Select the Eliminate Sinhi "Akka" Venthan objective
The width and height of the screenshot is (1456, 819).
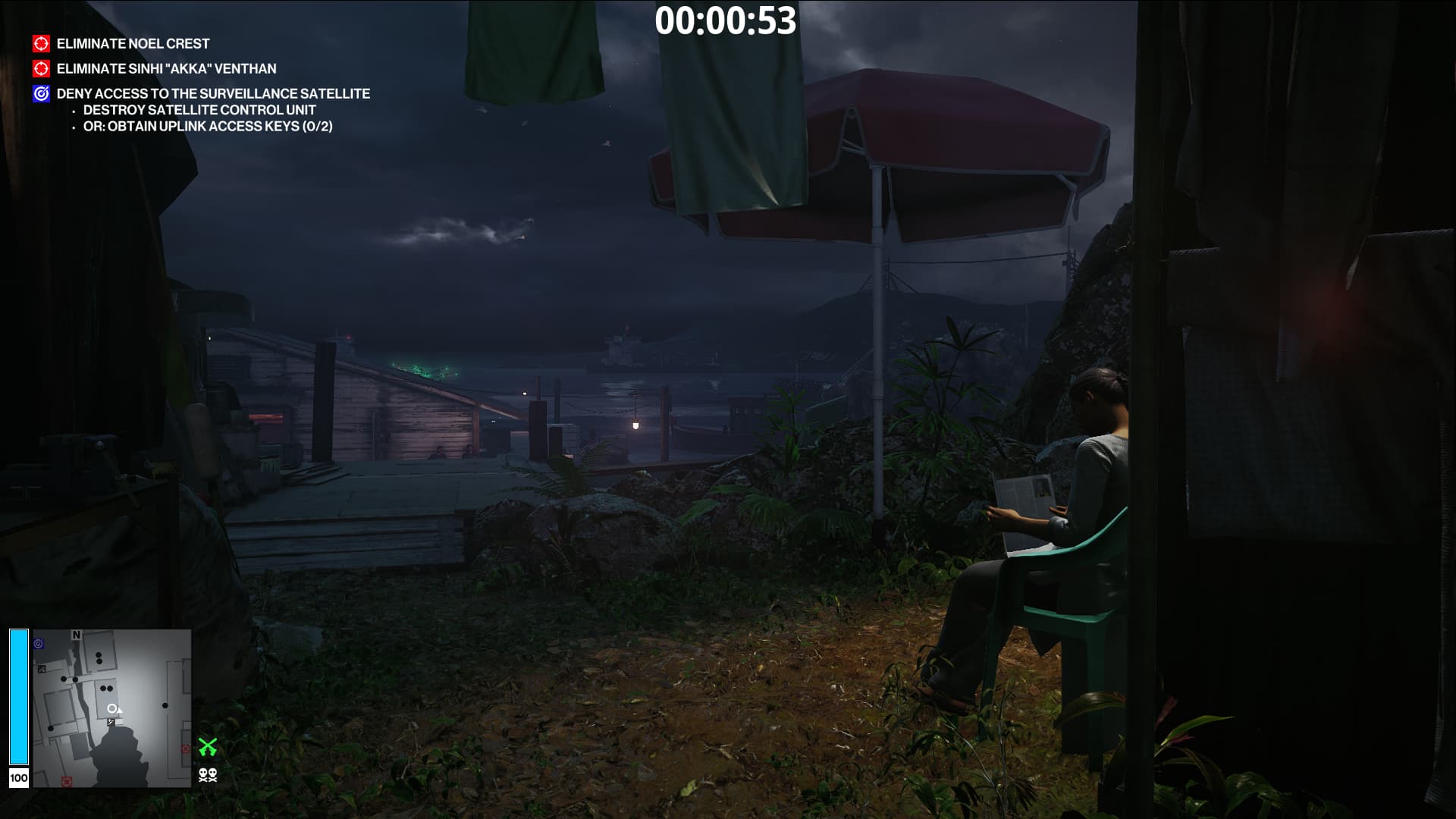166,69
